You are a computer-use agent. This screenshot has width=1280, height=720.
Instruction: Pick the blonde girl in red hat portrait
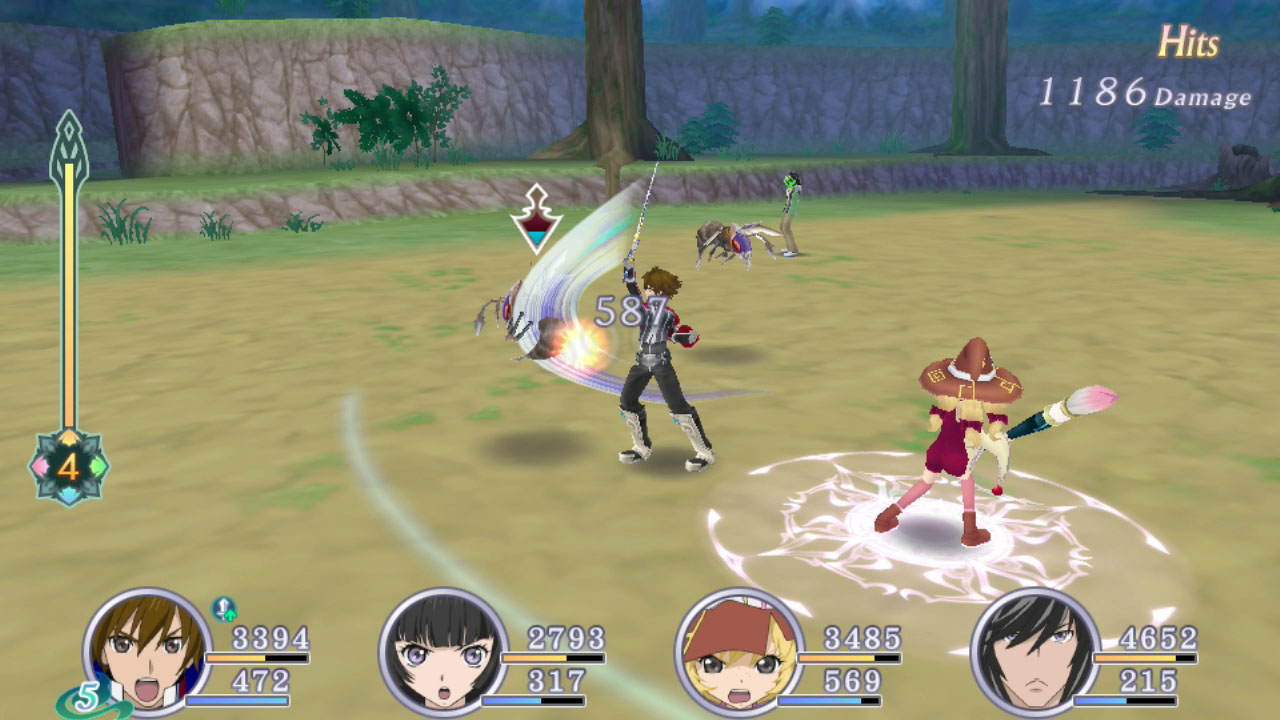pos(739,650)
